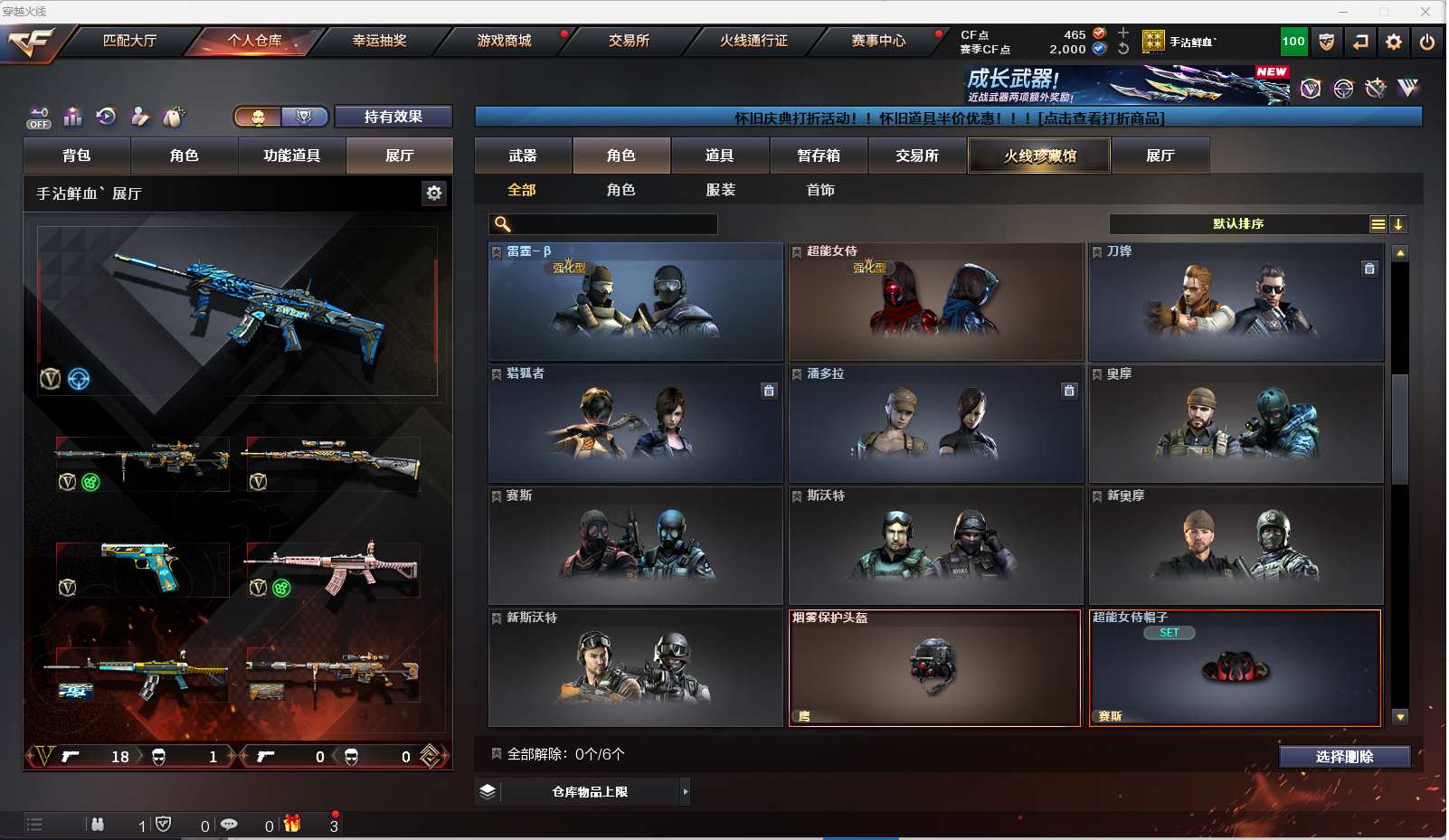Open the 匹配大厅 lobby tab
Viewport: 1449px width, 840px height.
point(129,41)
